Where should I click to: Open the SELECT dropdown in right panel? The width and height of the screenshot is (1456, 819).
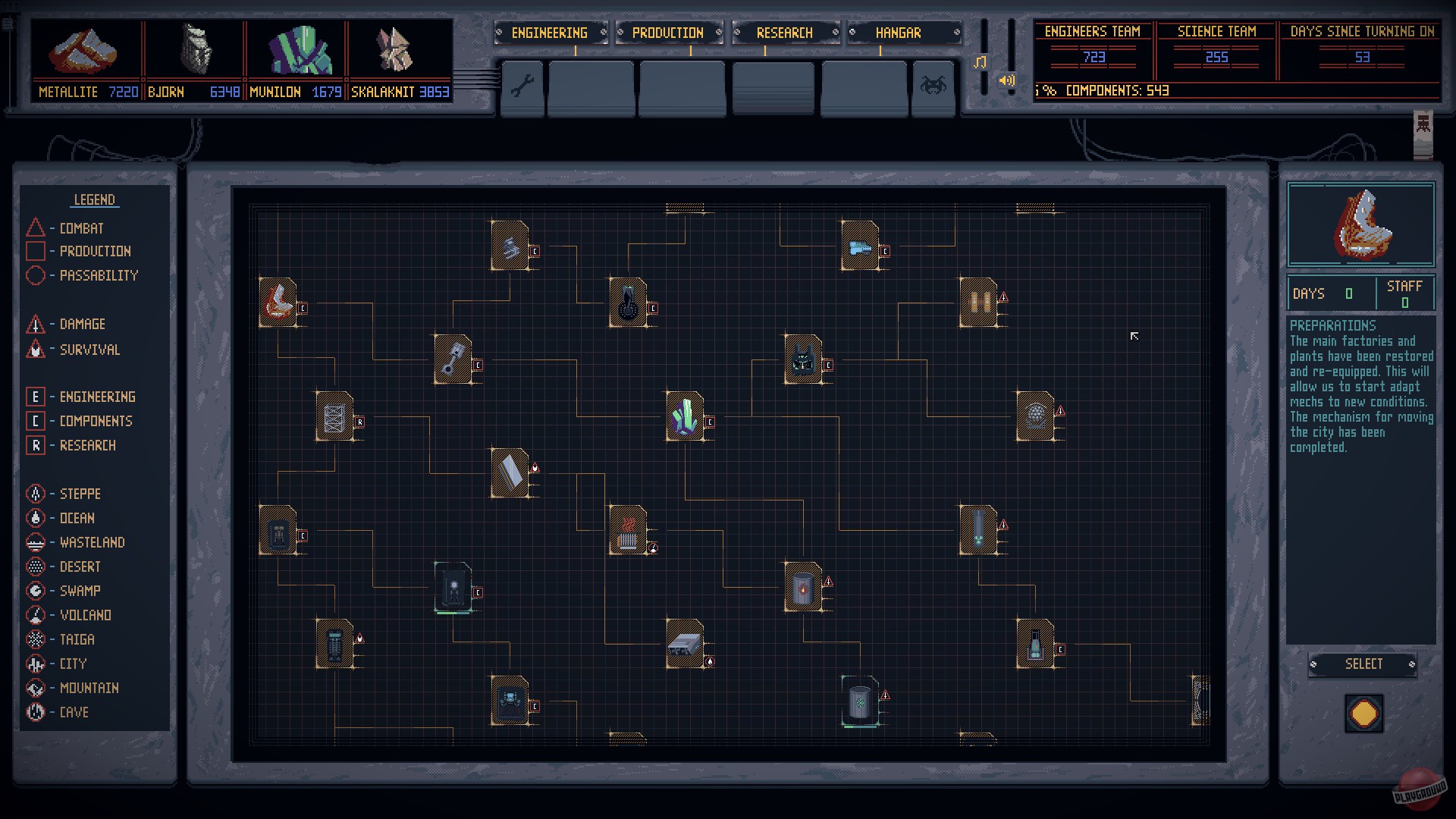click(x=1363, y=664)
